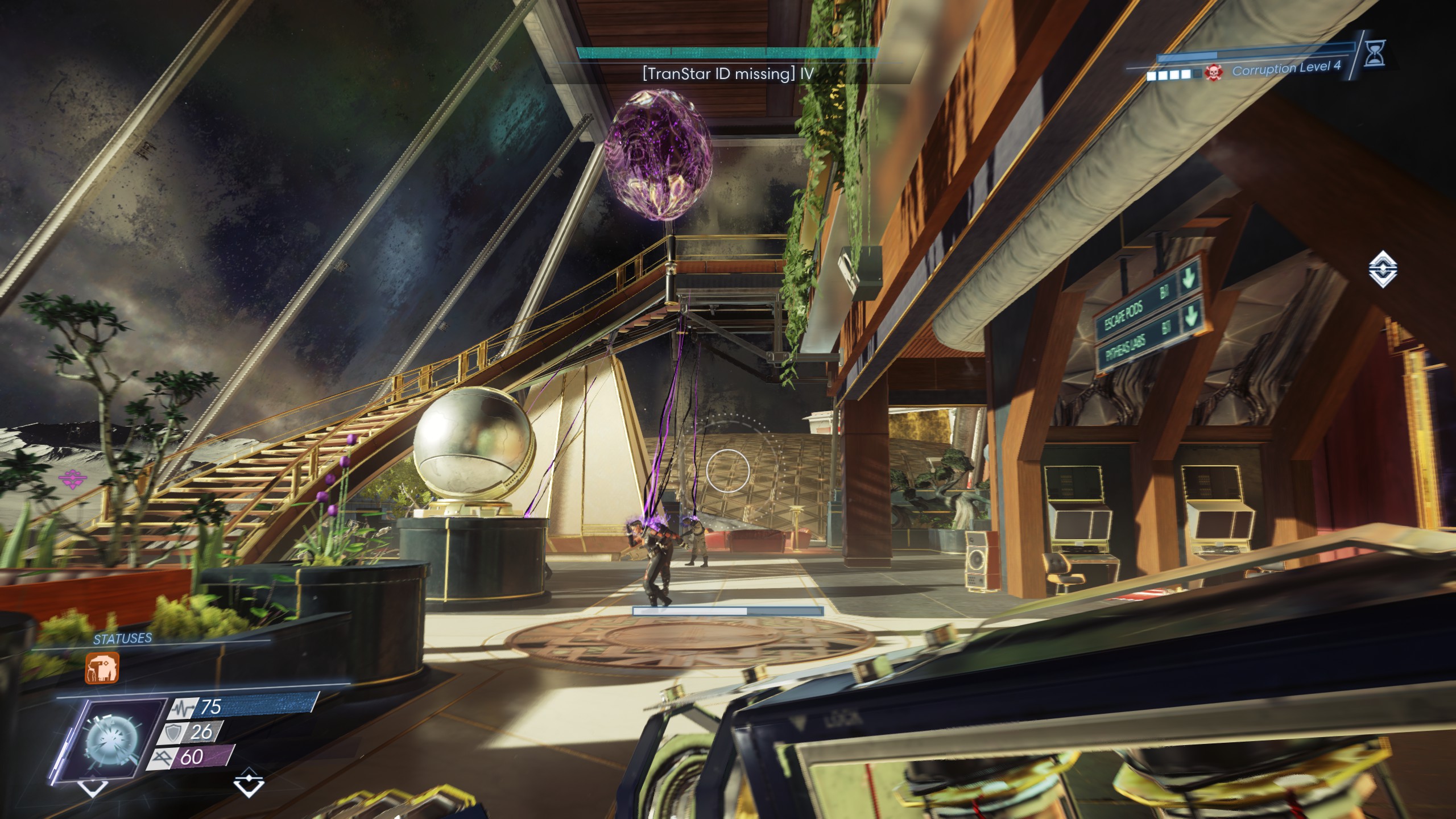Screen dimensions: 1456x819
Task: Select the orange status effect icon
Action: pyautogui.click(x=102, y=668)
